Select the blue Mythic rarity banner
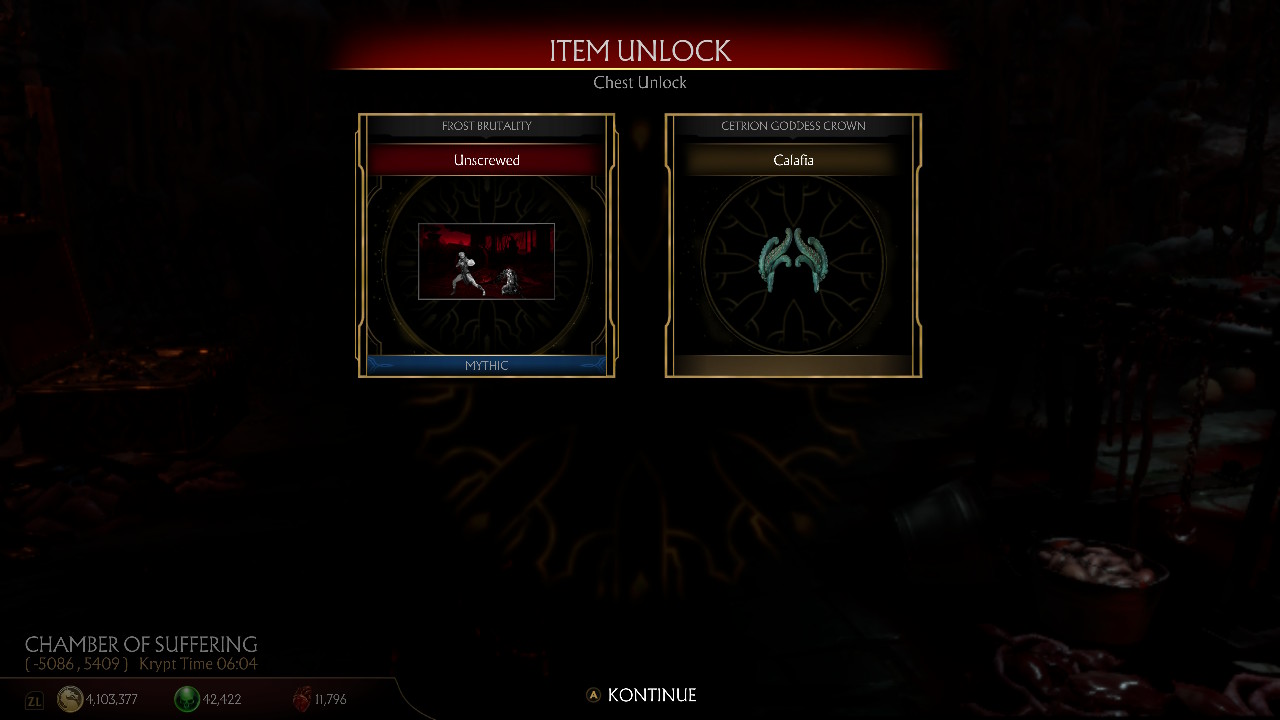This screenshot has height=720, width=1280. point(486,365)
